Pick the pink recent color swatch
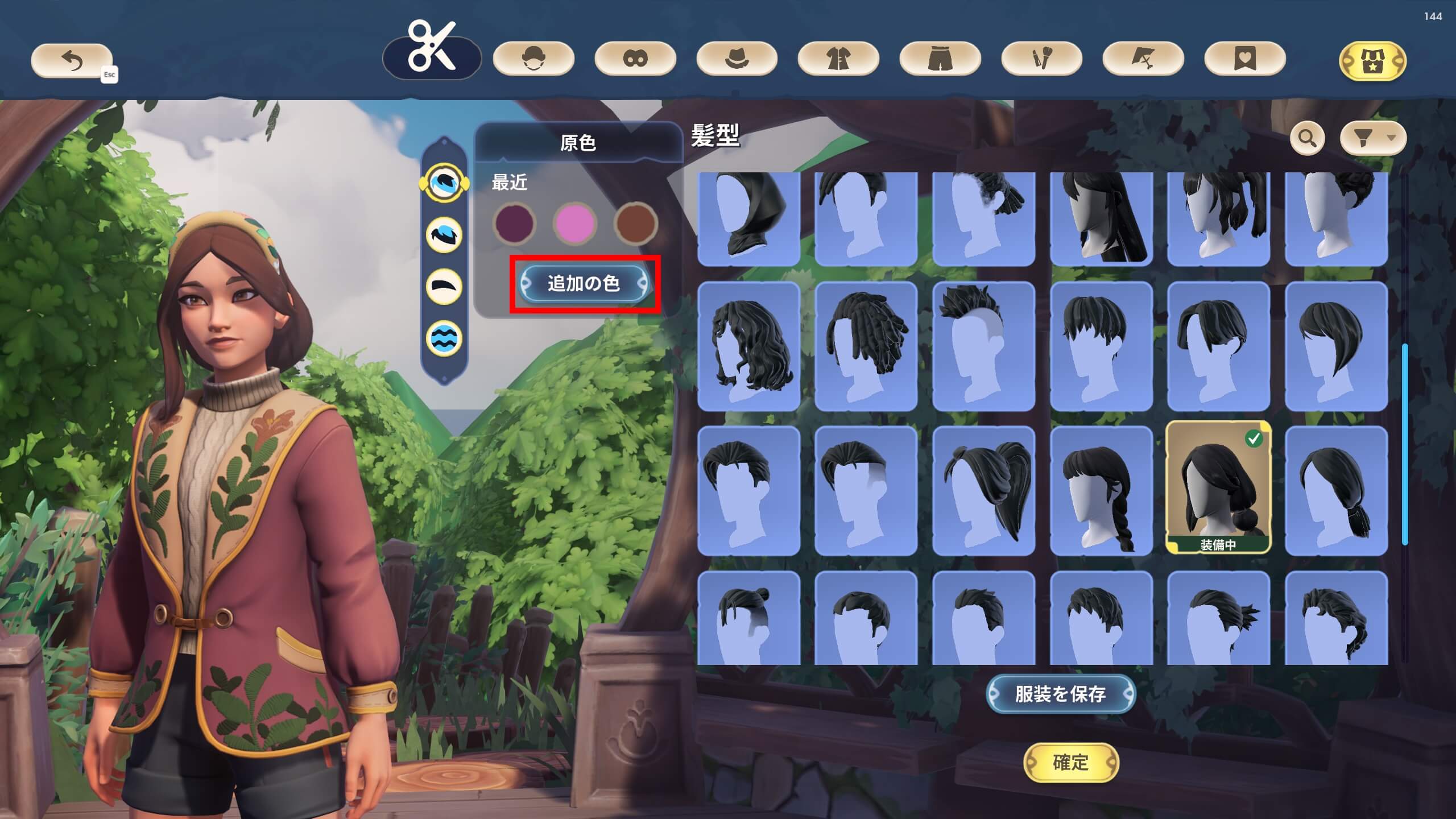1456x819 pixels. pyautogui.click(x=574, y=222)
